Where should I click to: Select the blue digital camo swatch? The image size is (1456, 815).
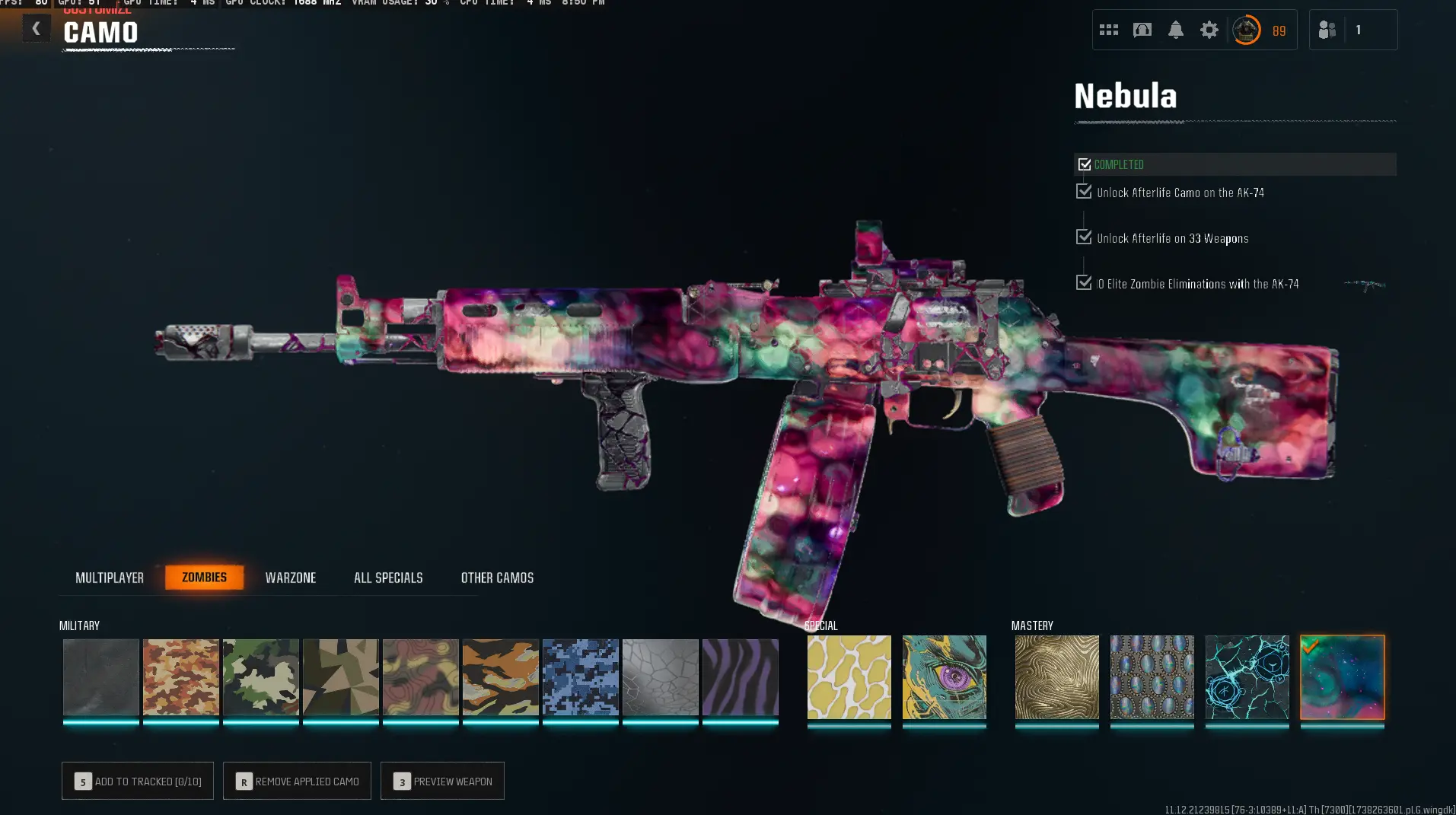580,677
